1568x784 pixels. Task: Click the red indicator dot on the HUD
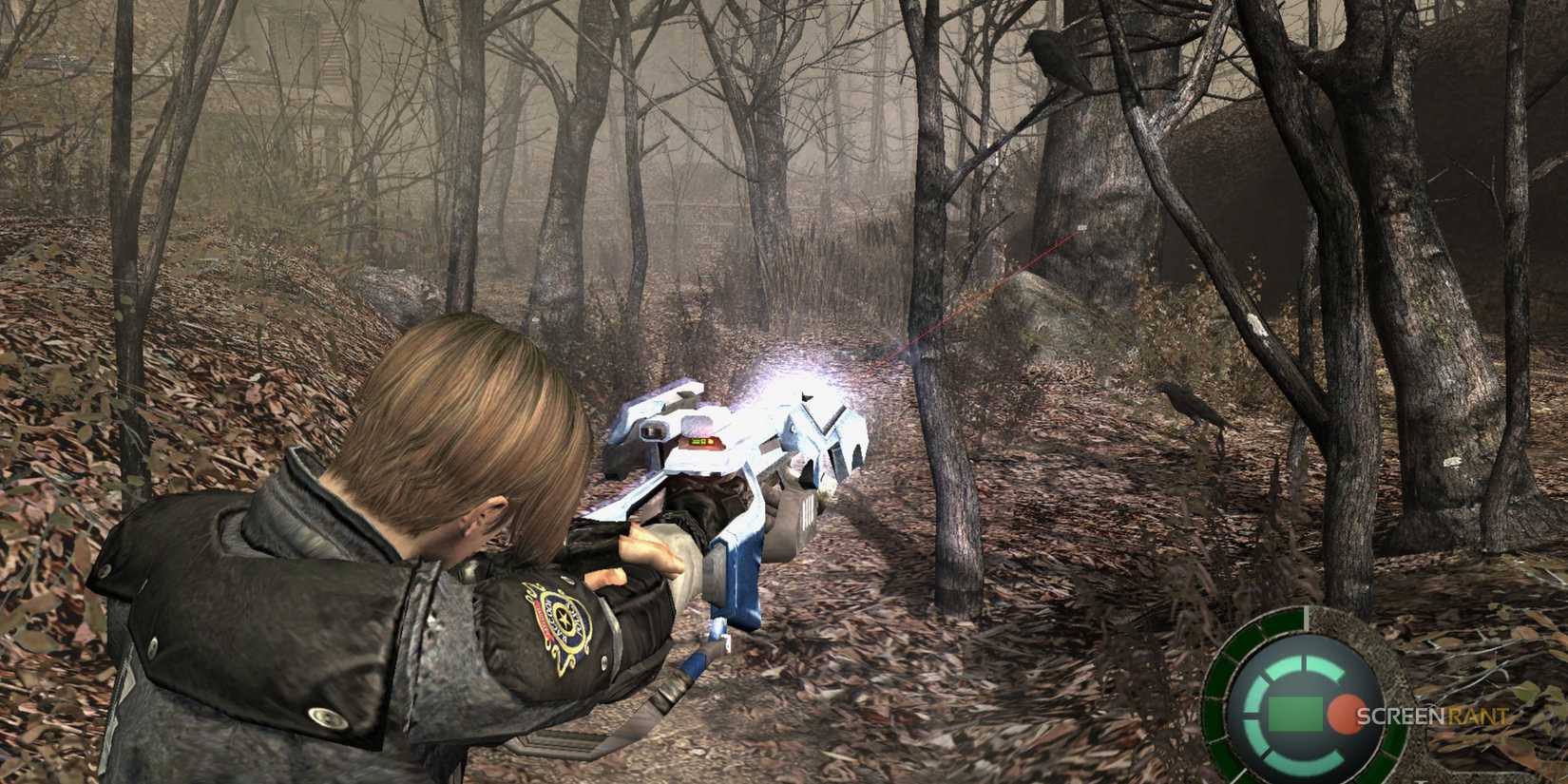(x=1346, y=714)
